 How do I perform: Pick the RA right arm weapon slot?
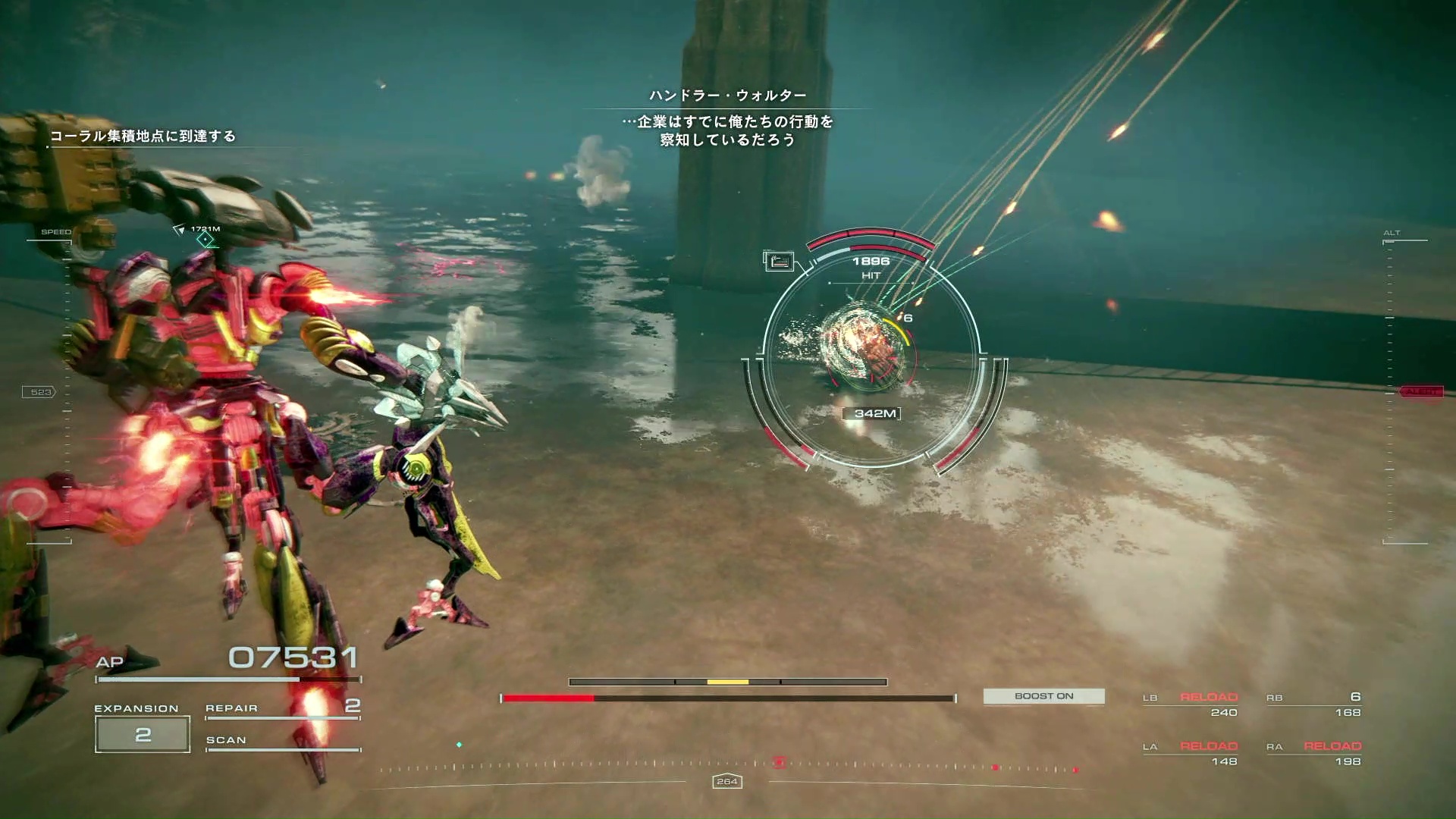(x=1313, y=753)
